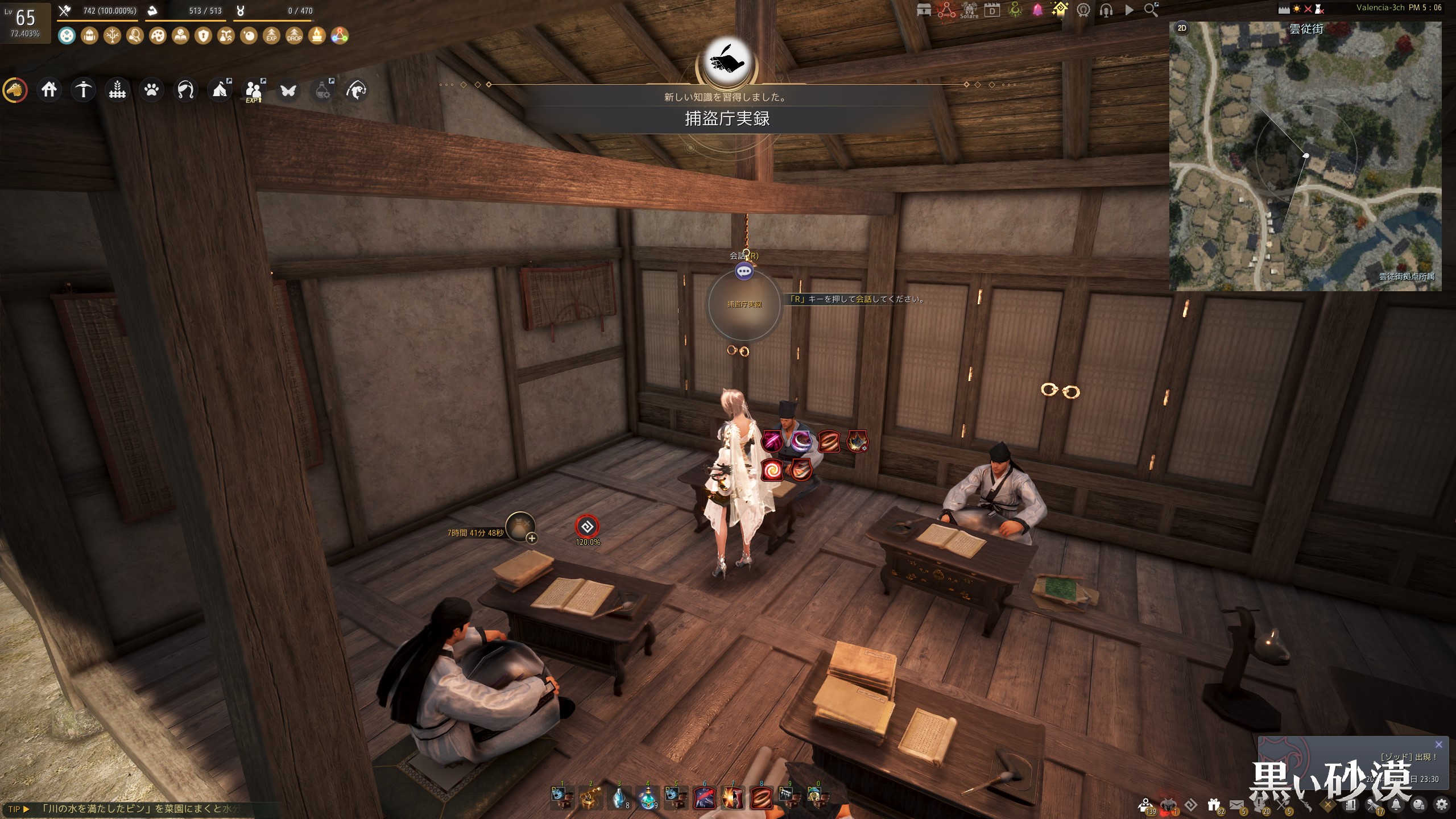The width and height of the screenshot is (1456, 819).
Task: Select the house residence icon
Action: point(49,90)
